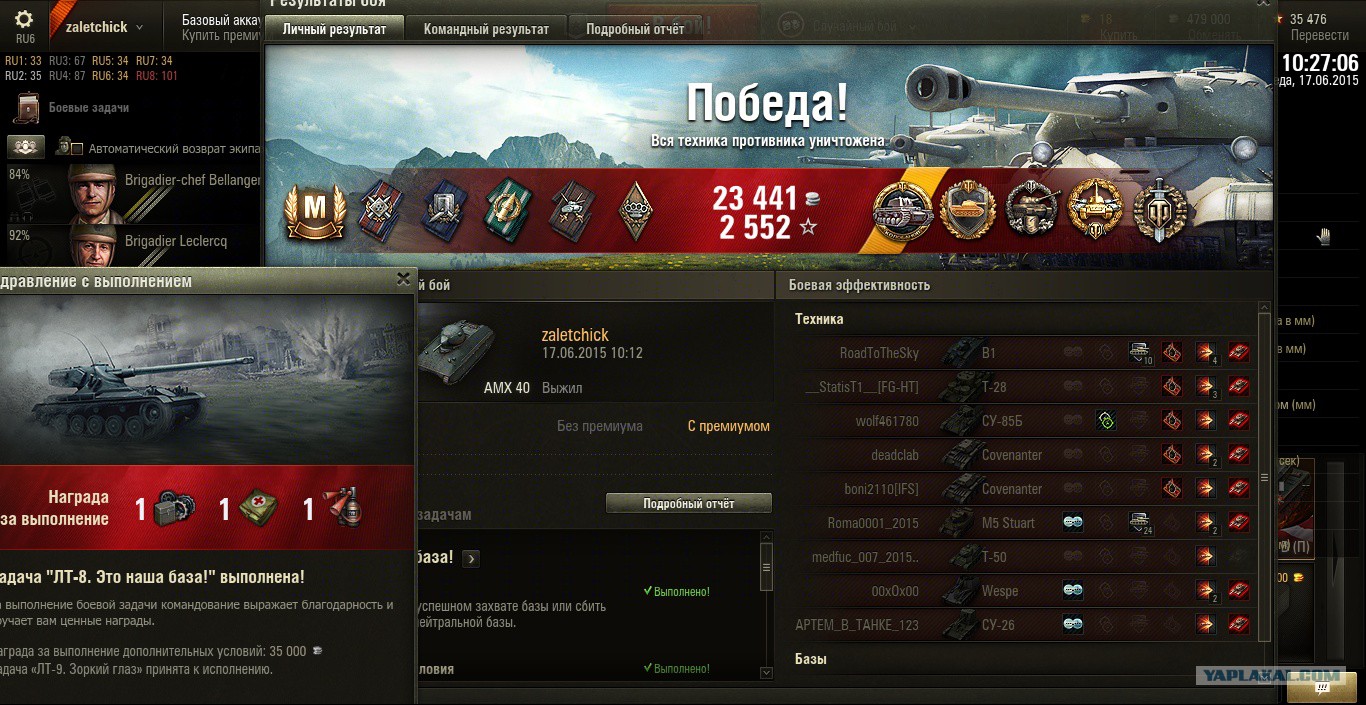Screen dimensions: 1366x705
Task: Click the first aid kit reward icon
Action: point(258,509)
